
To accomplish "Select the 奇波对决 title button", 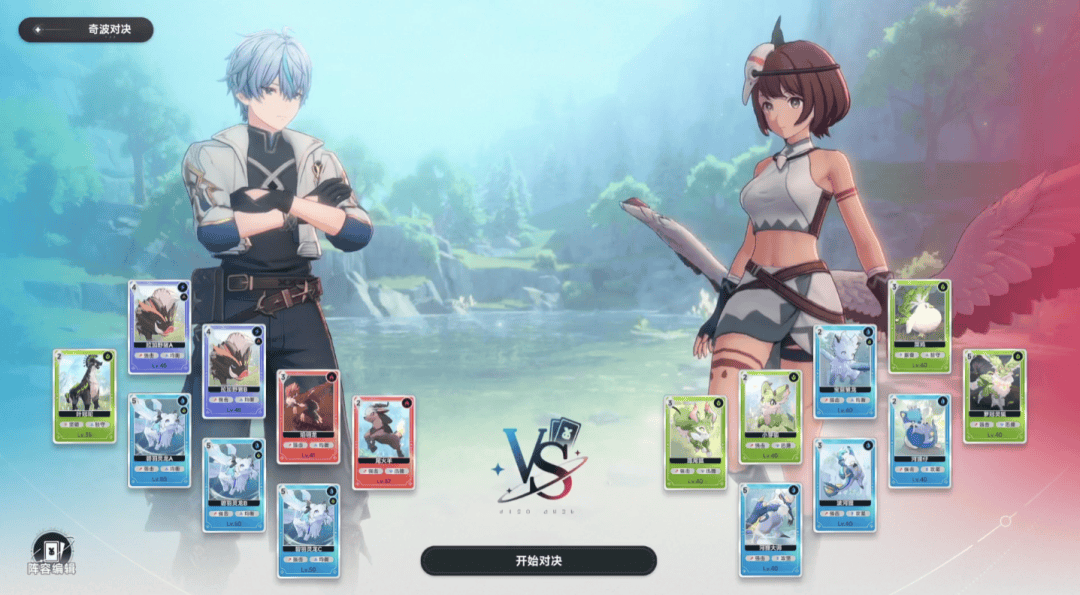I will (x=86, y=30).
